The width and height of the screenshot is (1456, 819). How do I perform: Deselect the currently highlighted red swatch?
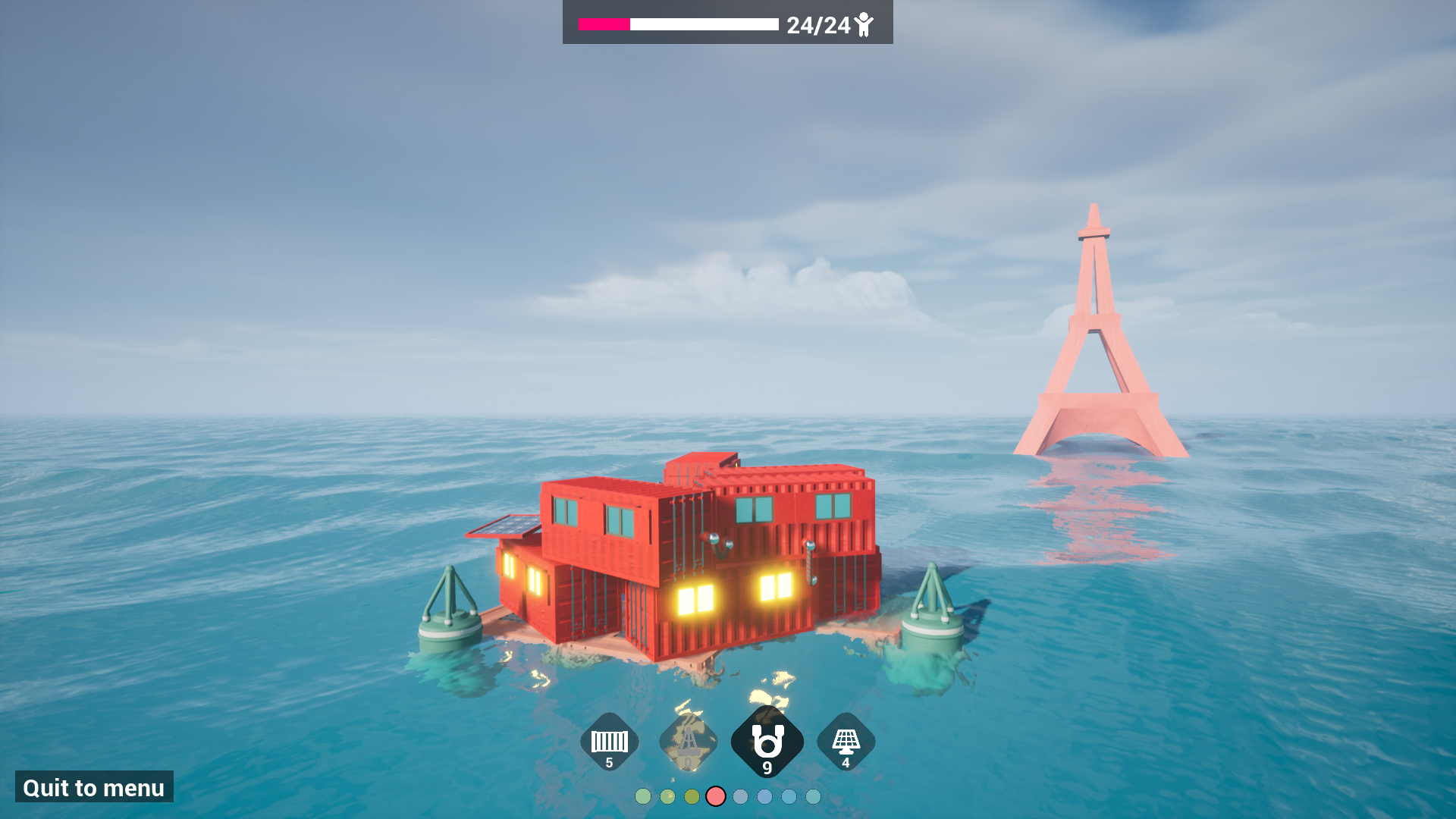(716, 798)
